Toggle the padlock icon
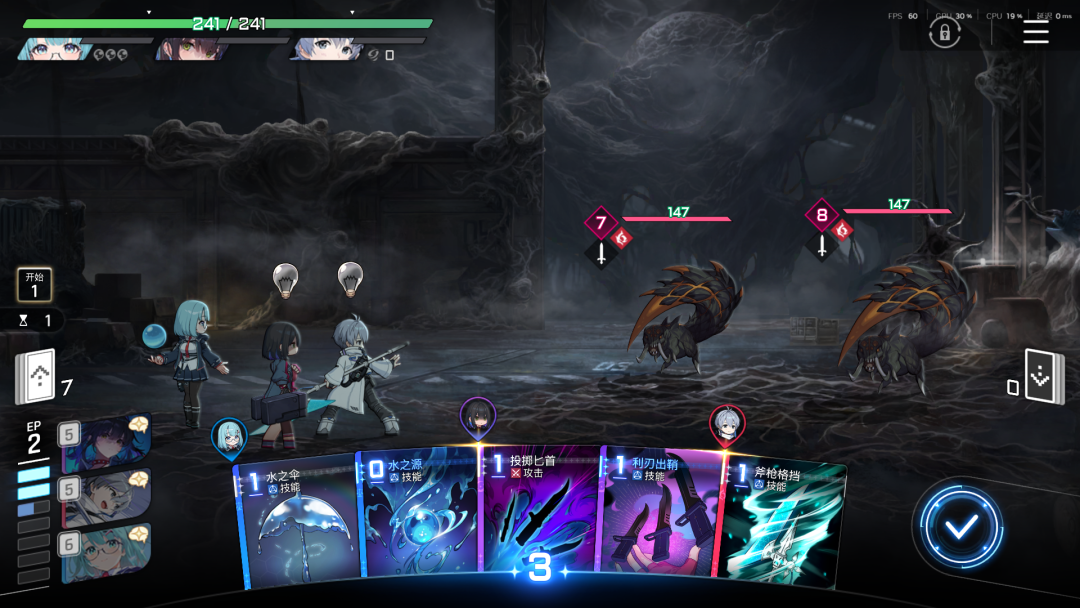1080x608 pixels. click(944, 33)
